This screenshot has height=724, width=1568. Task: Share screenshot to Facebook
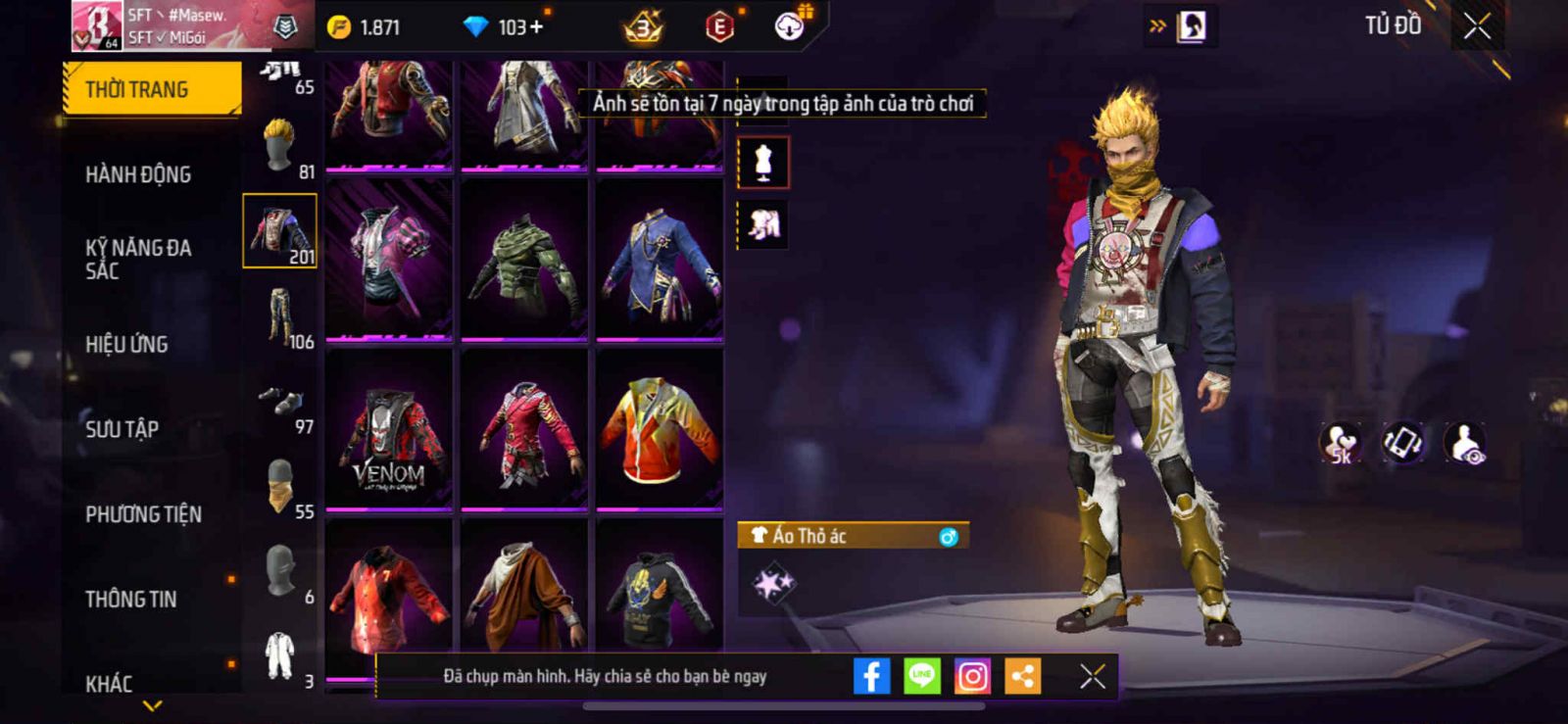[x=871, y=676]
